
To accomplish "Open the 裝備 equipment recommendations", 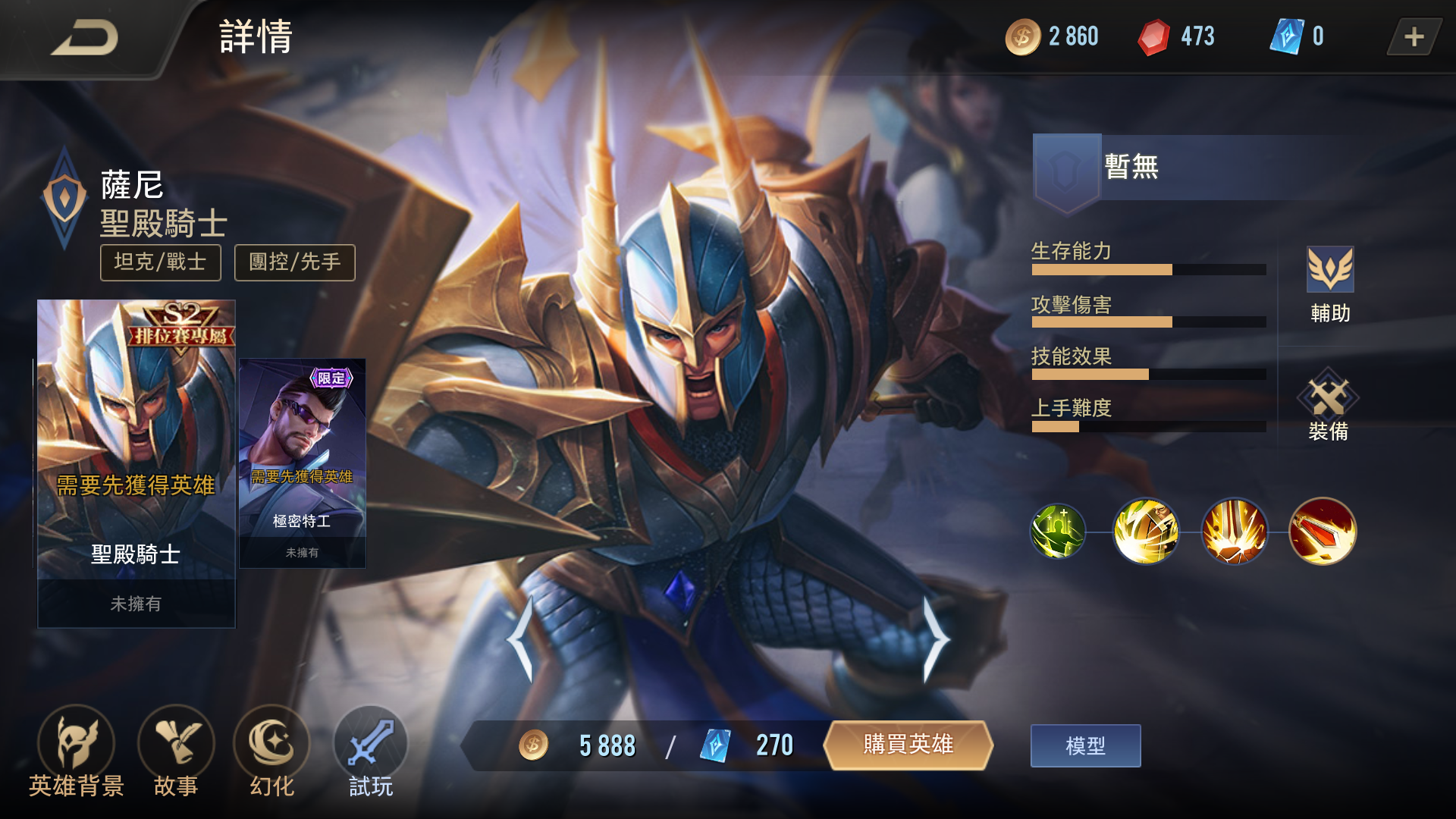I will [1329, 406].
